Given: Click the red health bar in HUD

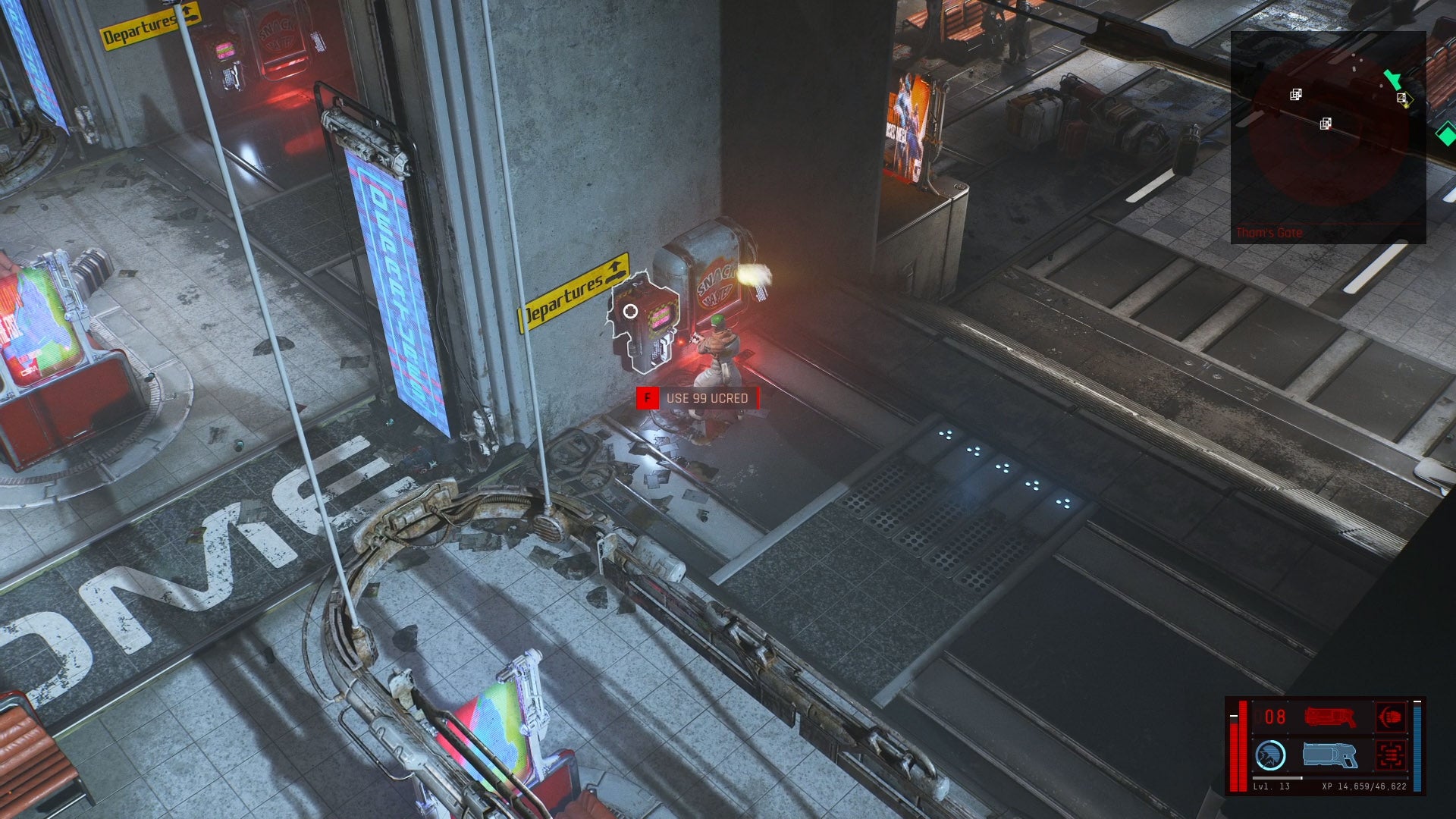Looking at the screenshot, I should pos(1242,746).
